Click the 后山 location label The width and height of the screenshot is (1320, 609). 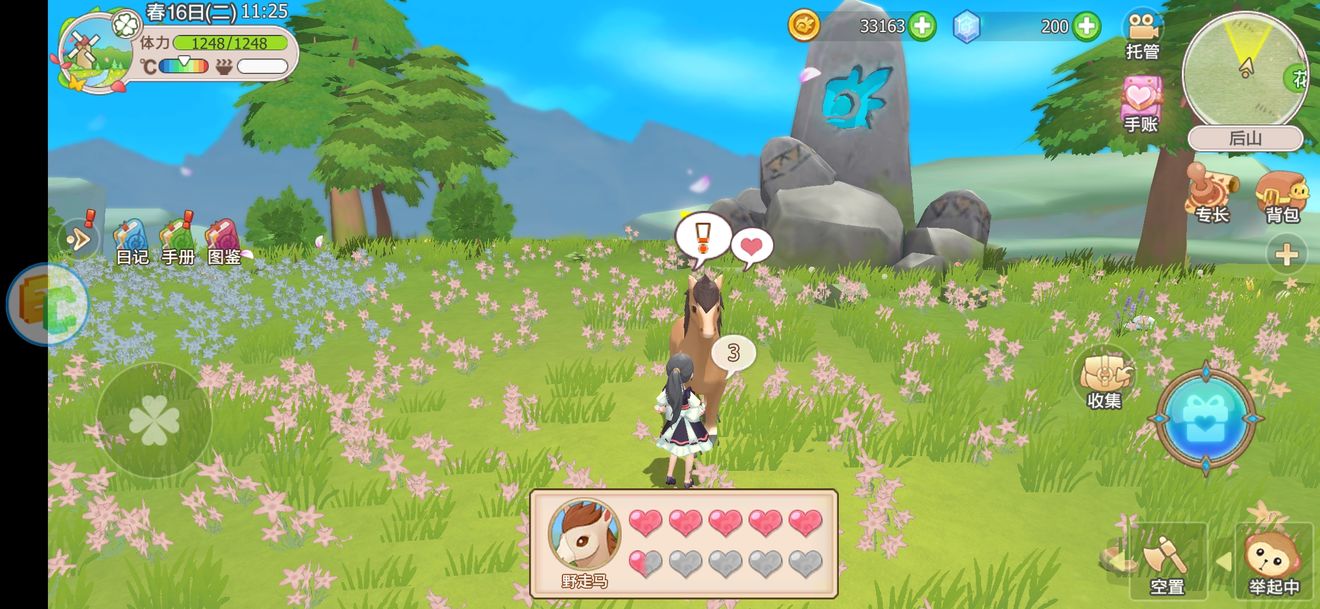(1245, 139)
